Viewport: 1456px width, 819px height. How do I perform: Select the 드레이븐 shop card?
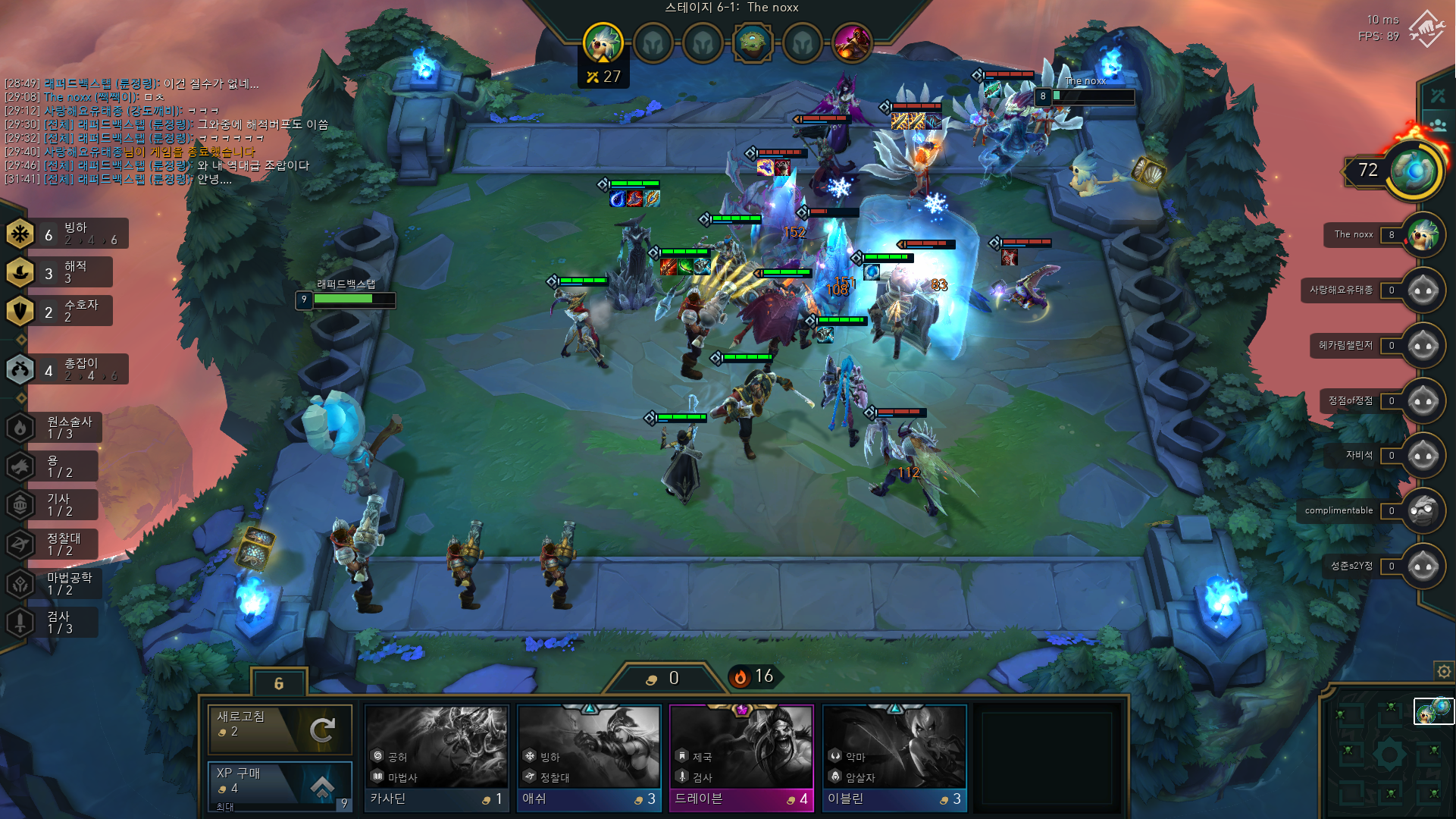point(741,758)
